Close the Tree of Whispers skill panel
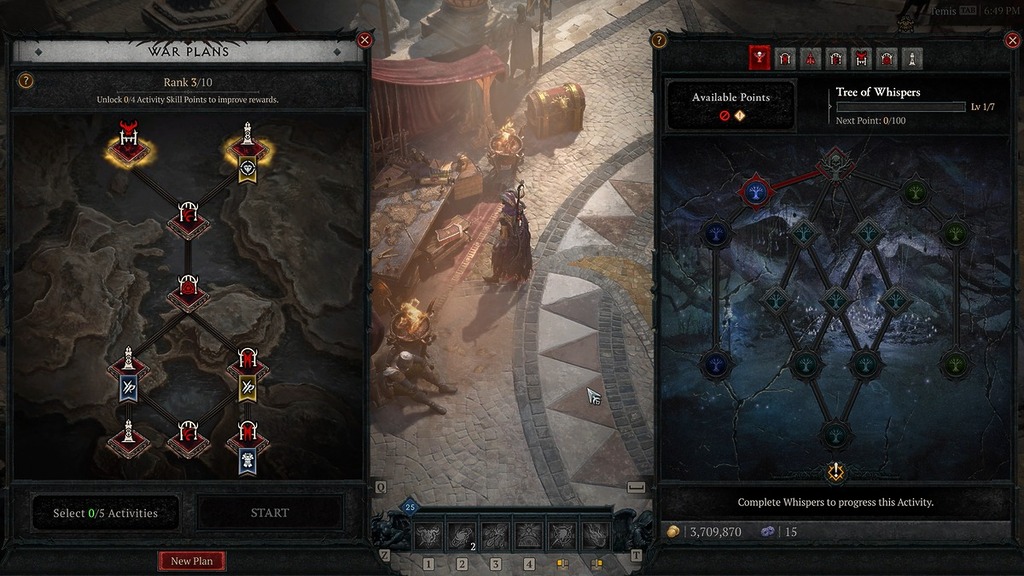The height and width of the screenshot is (576, 1024). [1011, 40]
